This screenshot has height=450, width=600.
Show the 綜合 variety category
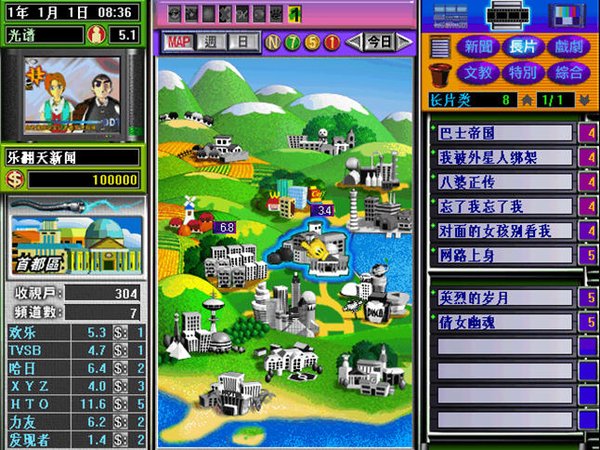(x=569, y=73)
